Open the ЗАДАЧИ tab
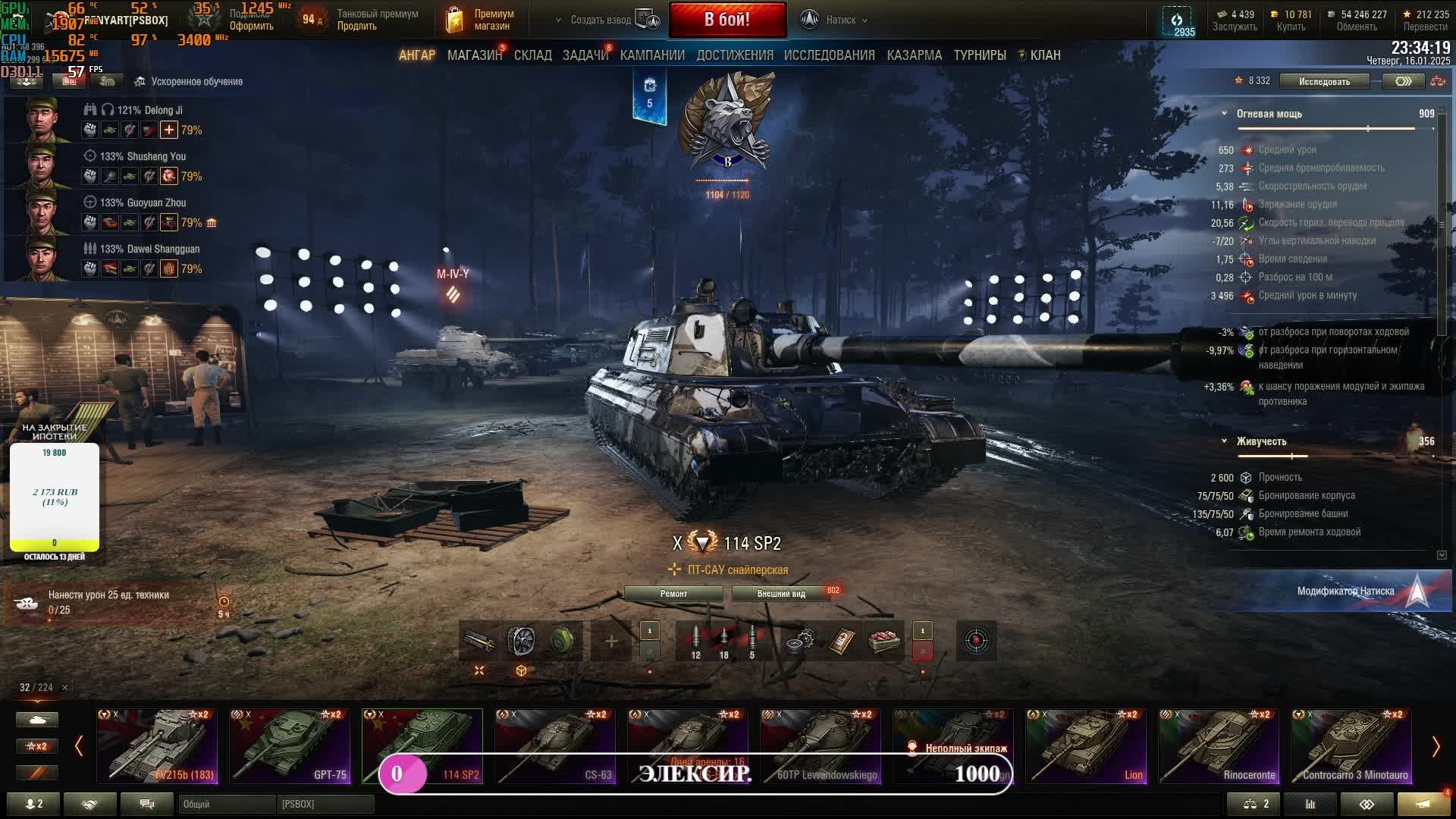 point(585,55)
